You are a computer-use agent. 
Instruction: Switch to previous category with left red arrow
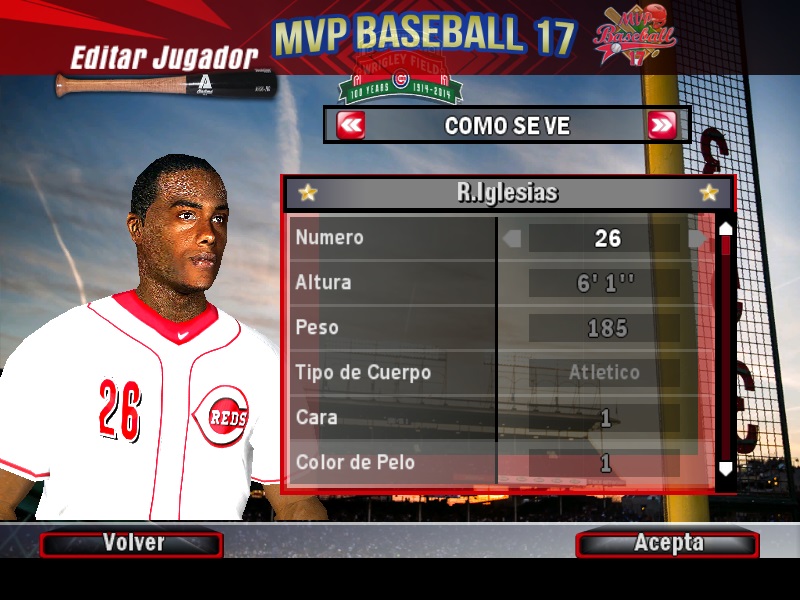click(351, 126)
